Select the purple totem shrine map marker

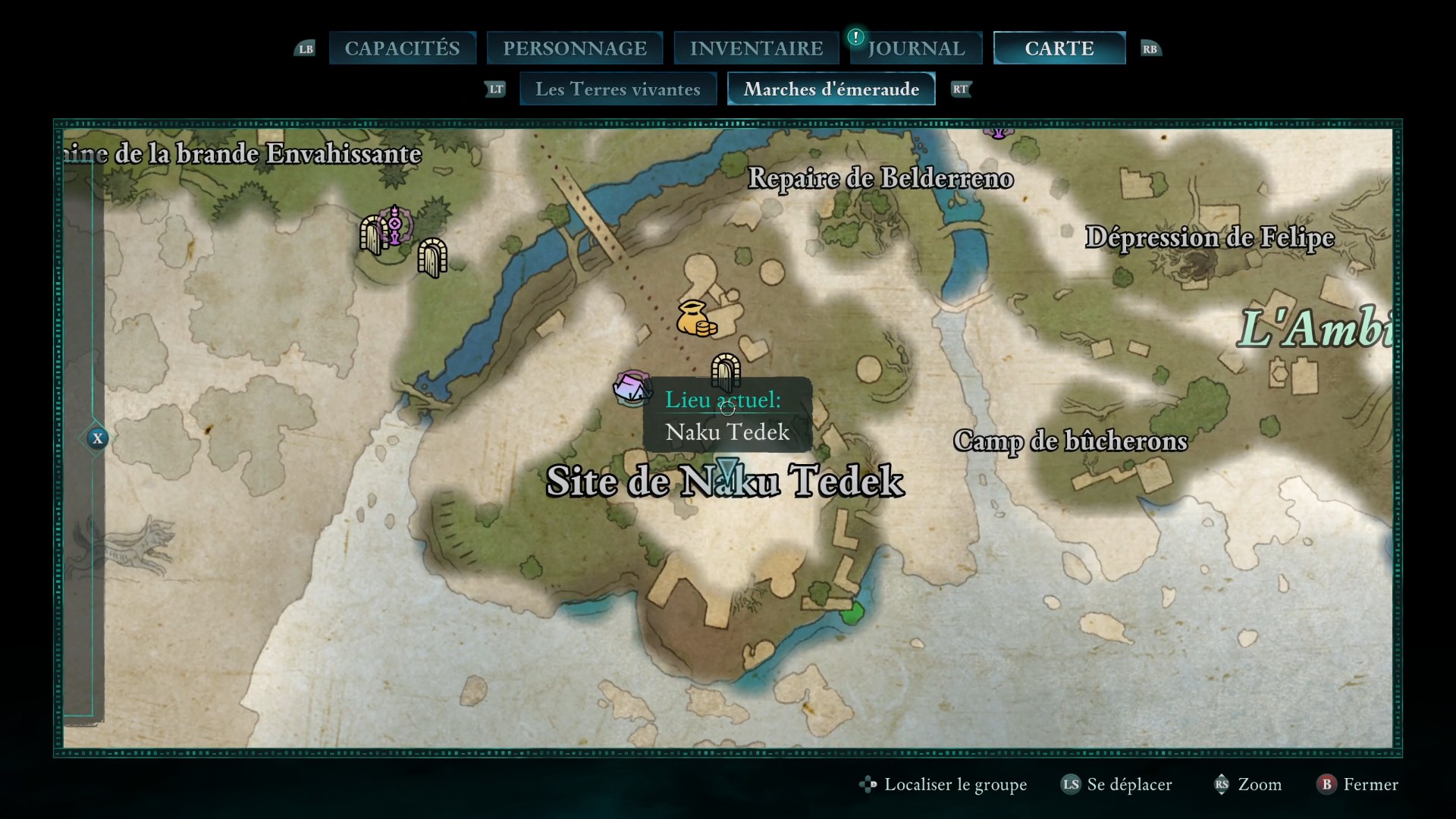tap(394, 225)
